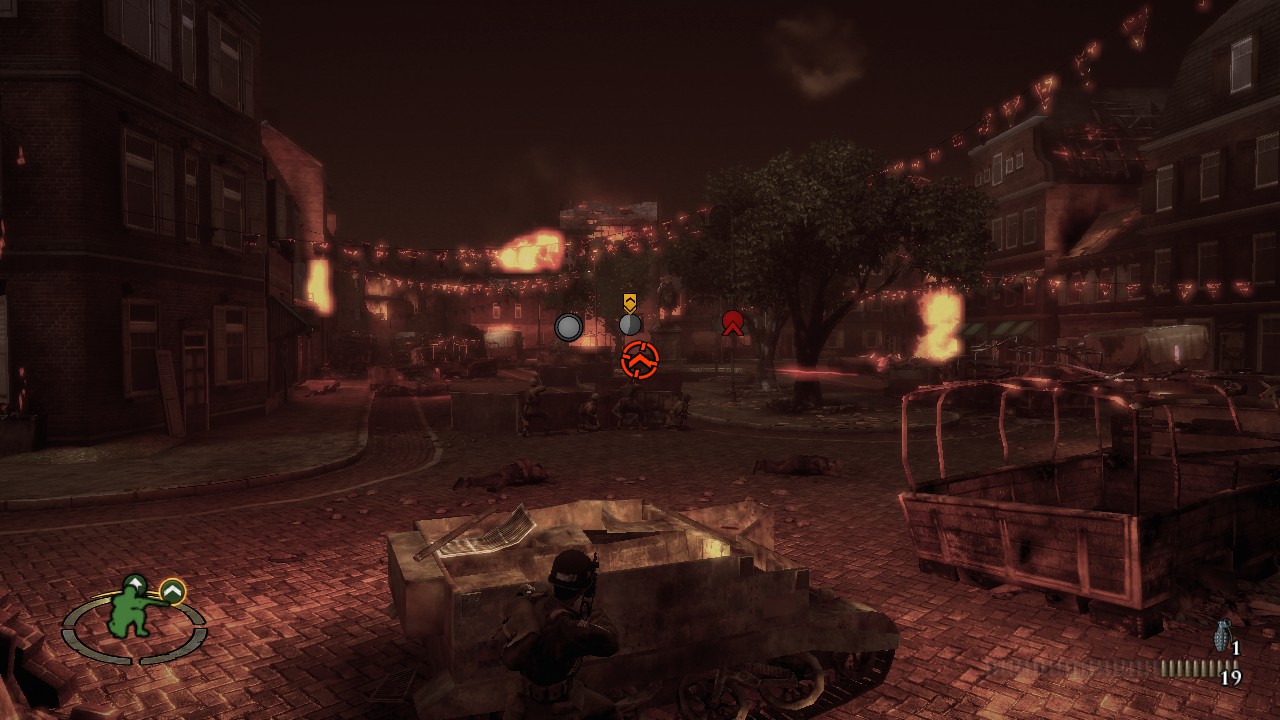1280x720 pixels.
Task: Select the red crosshair enemy target marker
Action: 640,359
